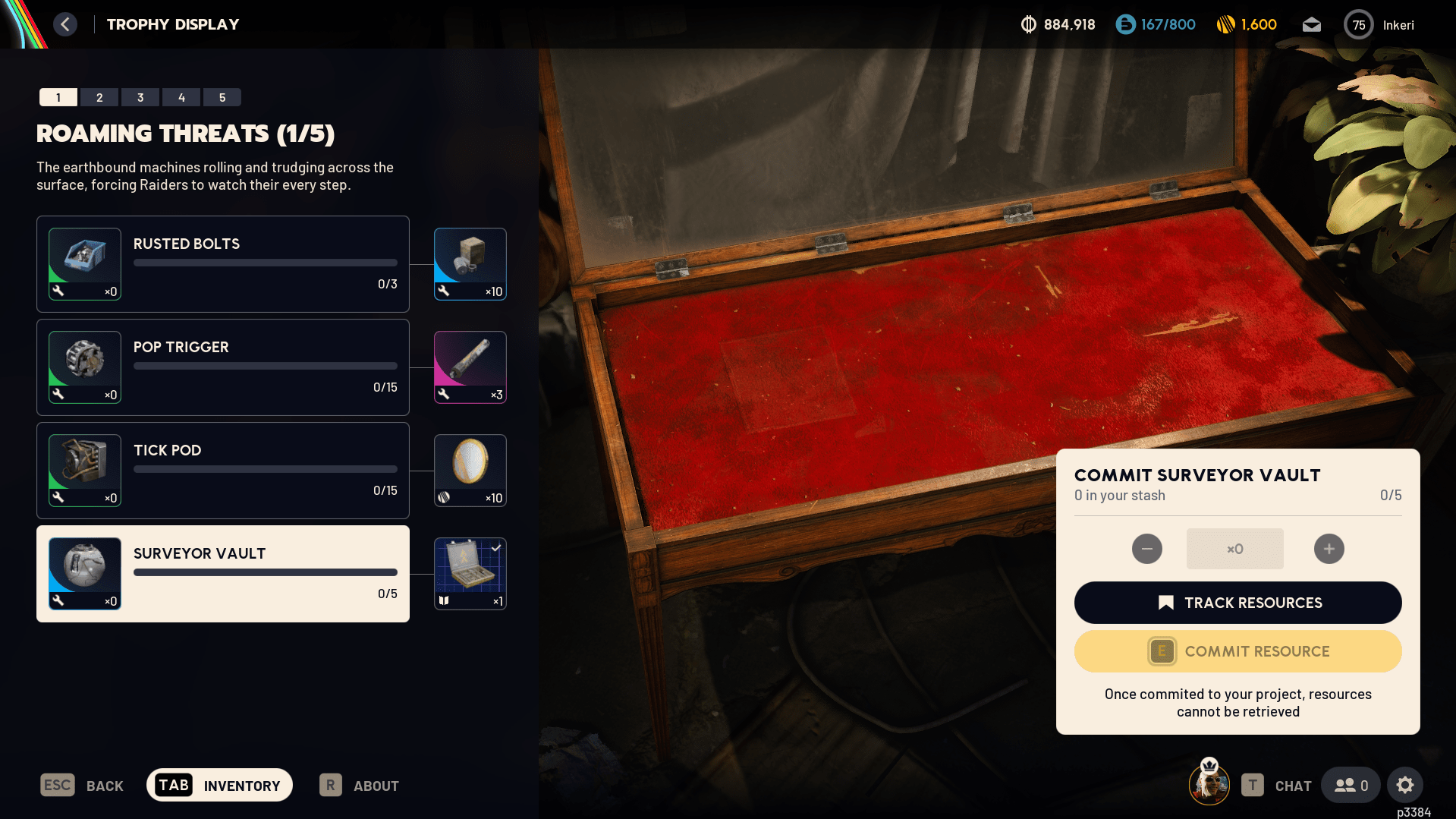This screenshot has height=819, width=1456.
Task: Decrease the commit amount with minus
Action: pyautogui.click(x=1147, y=549)
